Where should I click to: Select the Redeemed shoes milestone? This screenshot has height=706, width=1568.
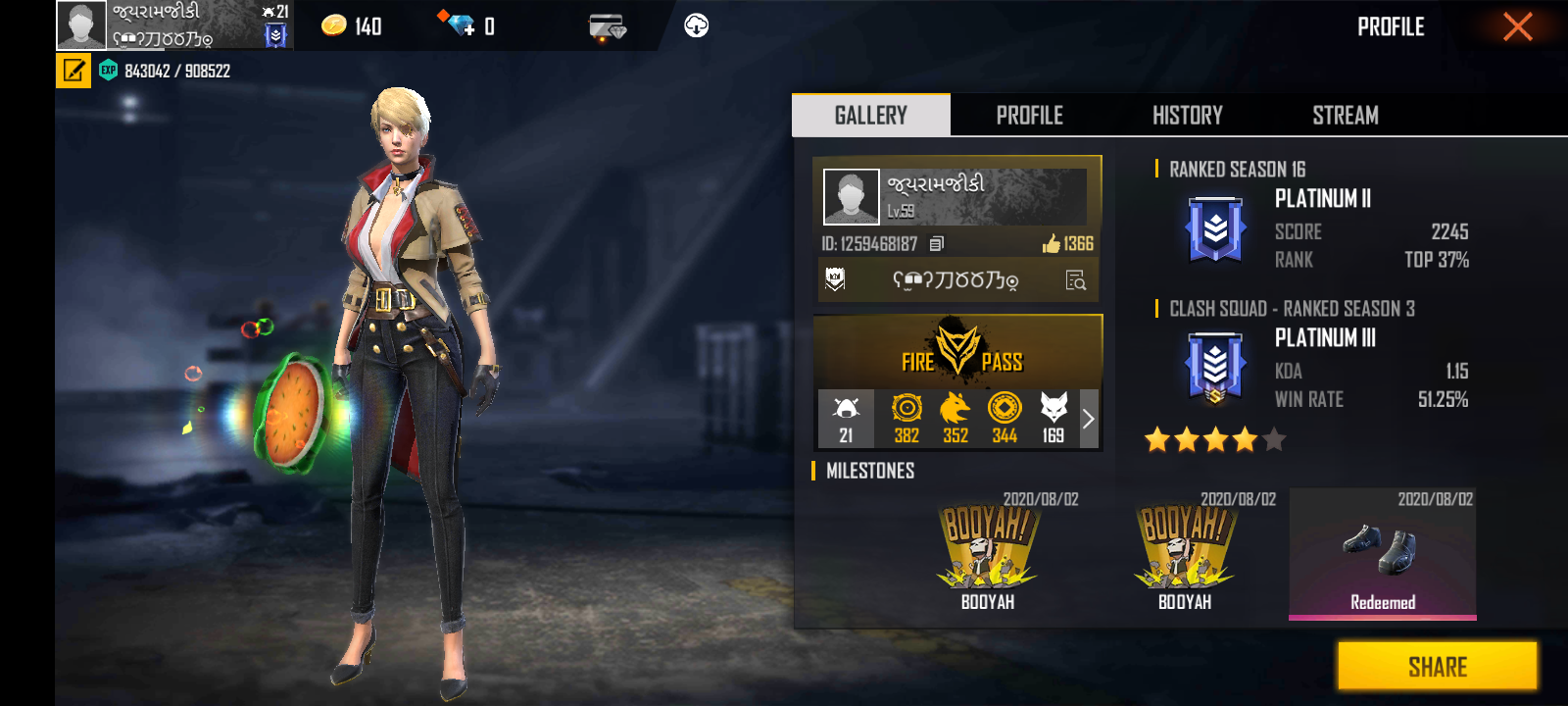pyautogui.click(x=1382, y=555)
